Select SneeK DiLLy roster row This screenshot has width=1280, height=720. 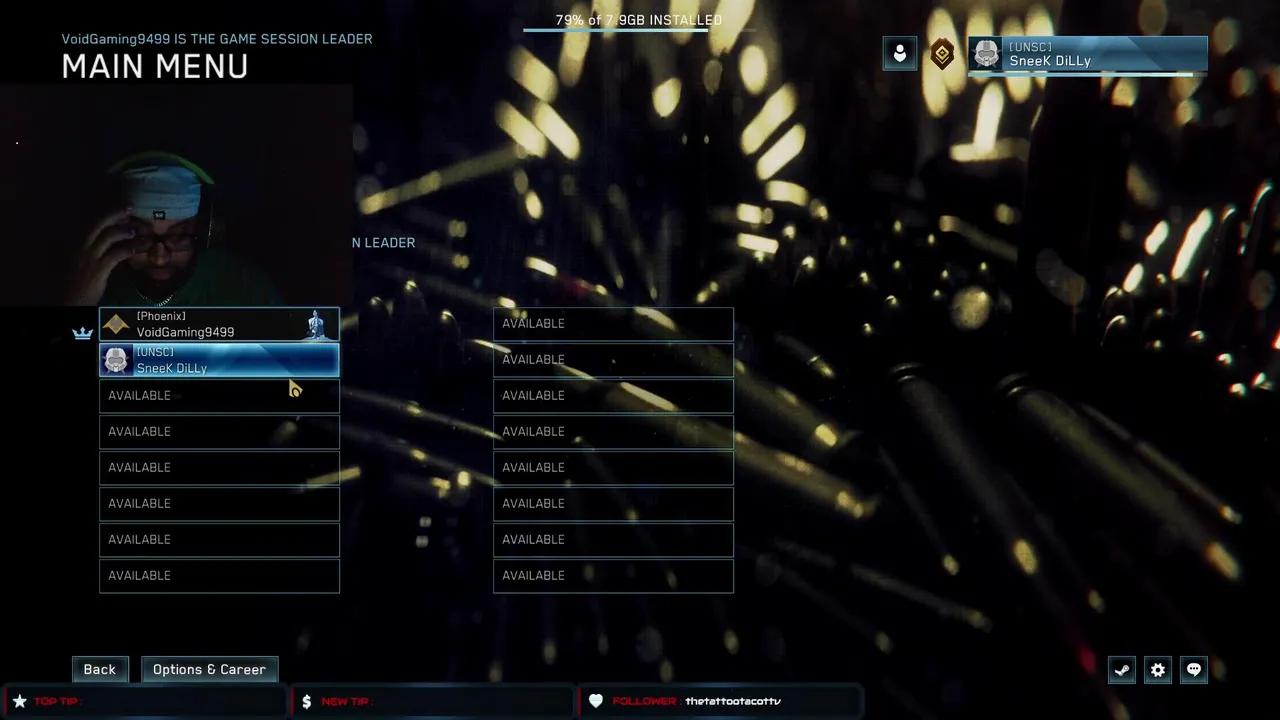point(219,360)
